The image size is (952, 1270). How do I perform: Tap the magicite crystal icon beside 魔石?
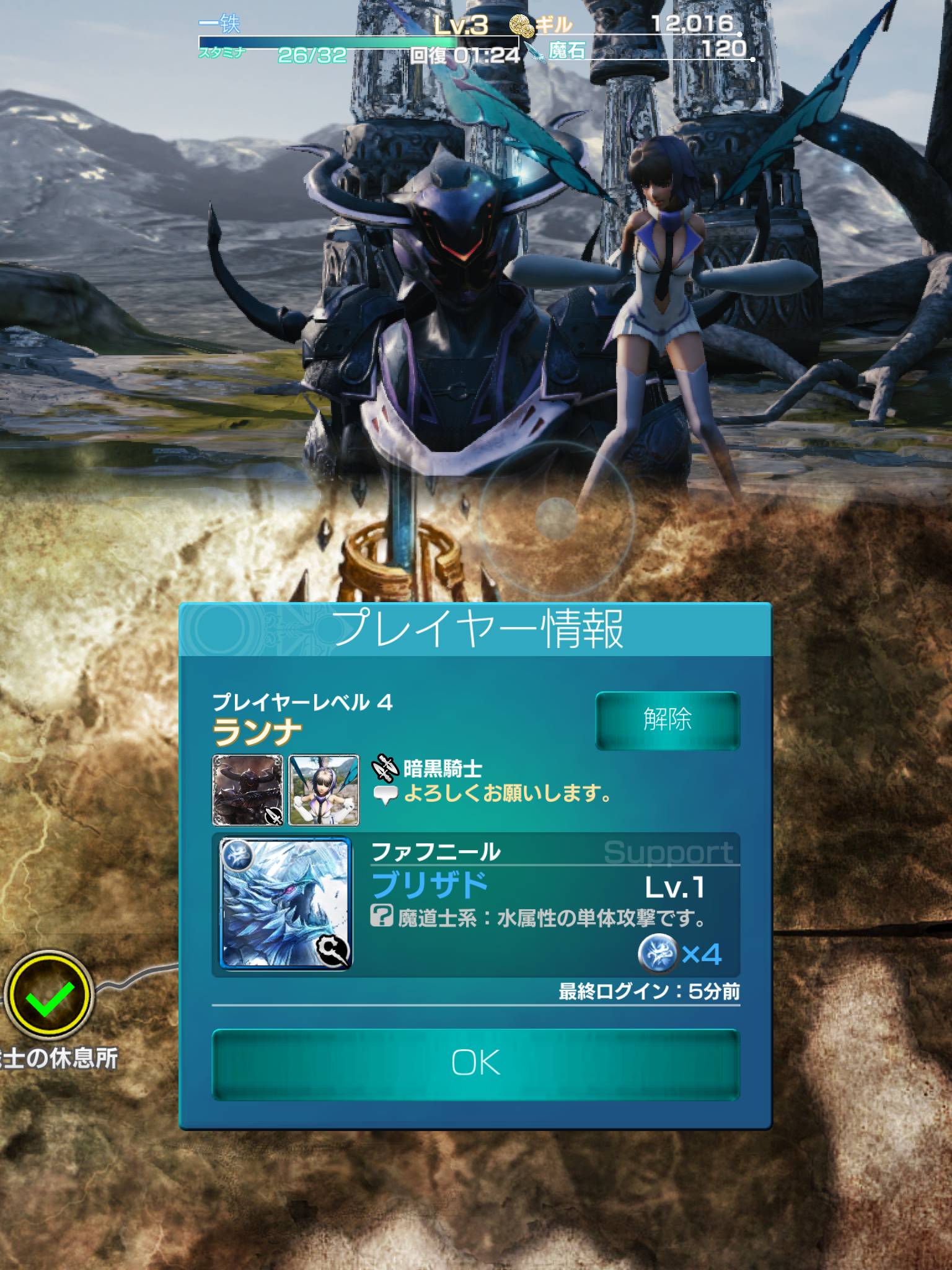(x=534, y=53)
